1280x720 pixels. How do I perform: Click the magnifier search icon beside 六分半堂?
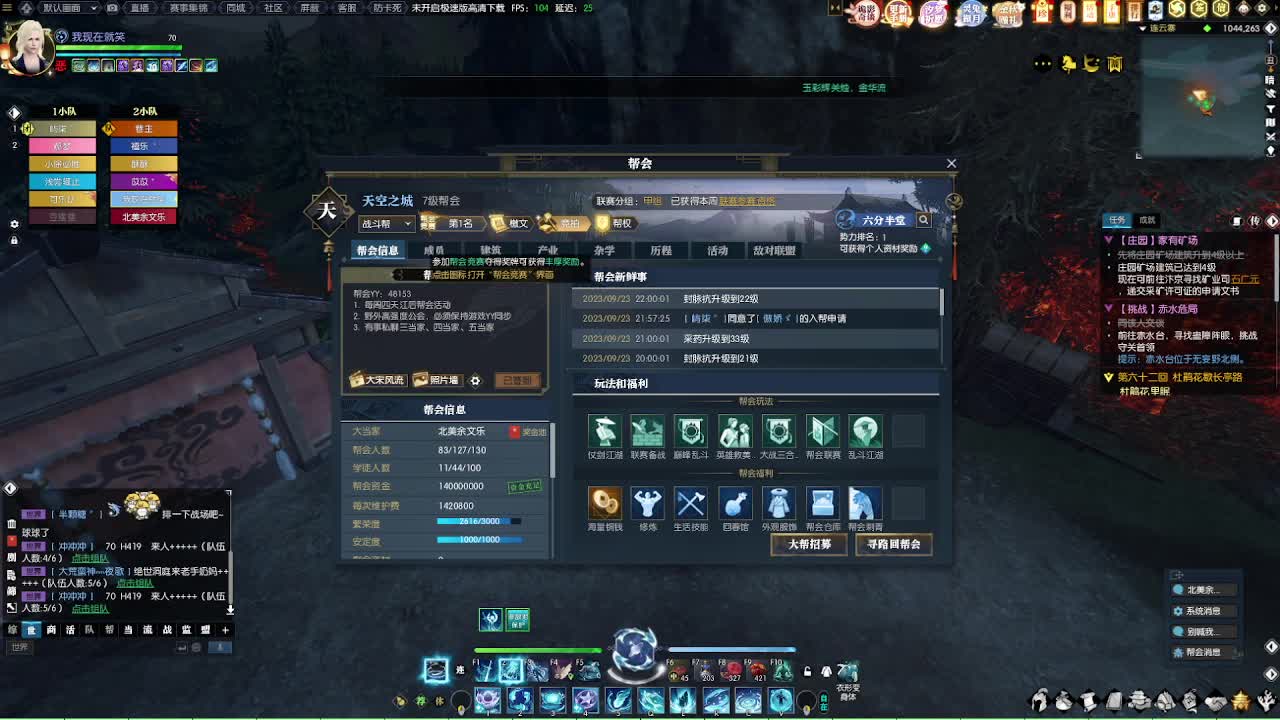tap(922, 219)
